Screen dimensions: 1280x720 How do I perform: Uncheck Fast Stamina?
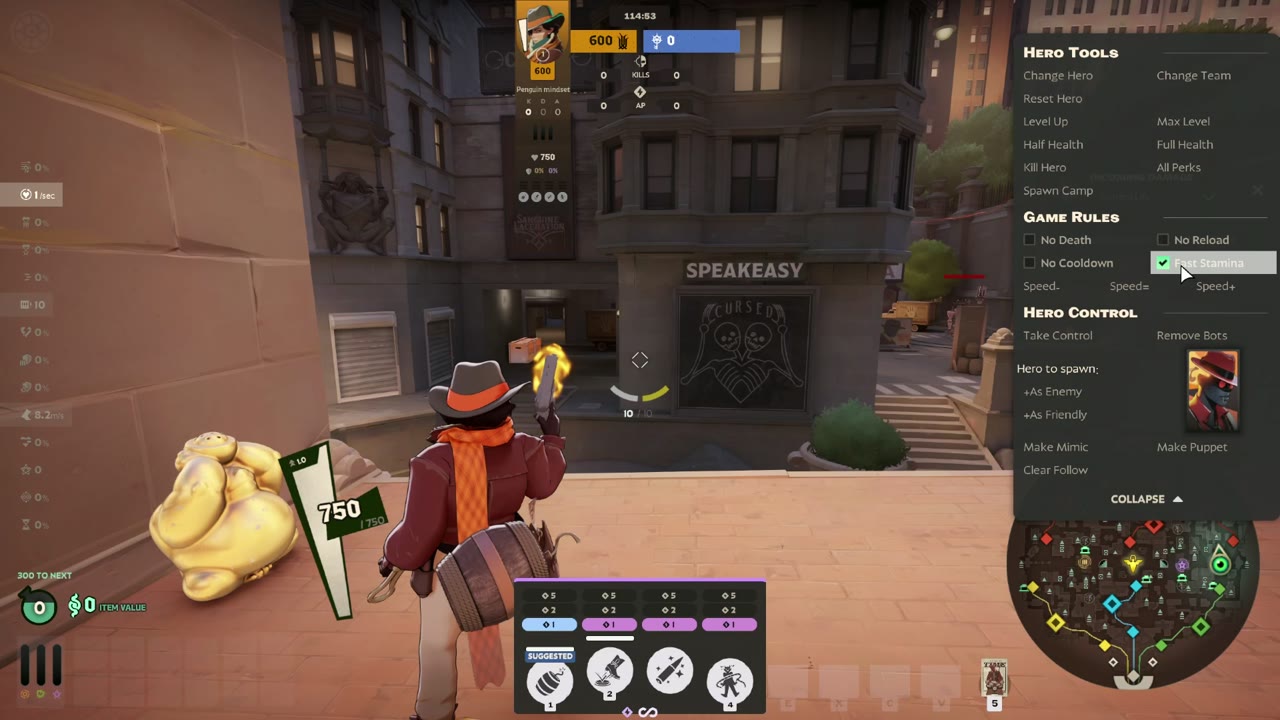1163,262
